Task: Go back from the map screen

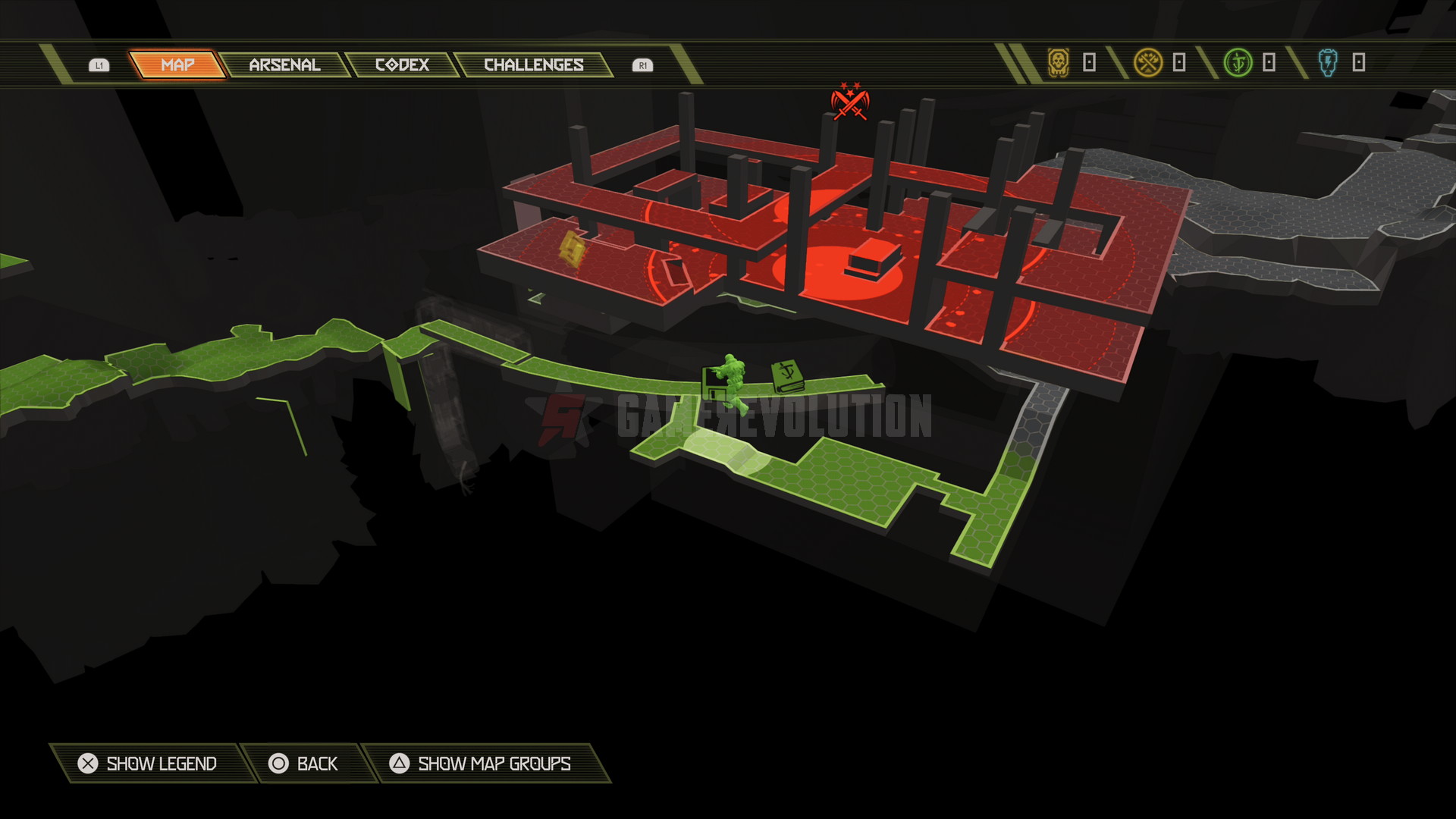Action: click(303, 764)
